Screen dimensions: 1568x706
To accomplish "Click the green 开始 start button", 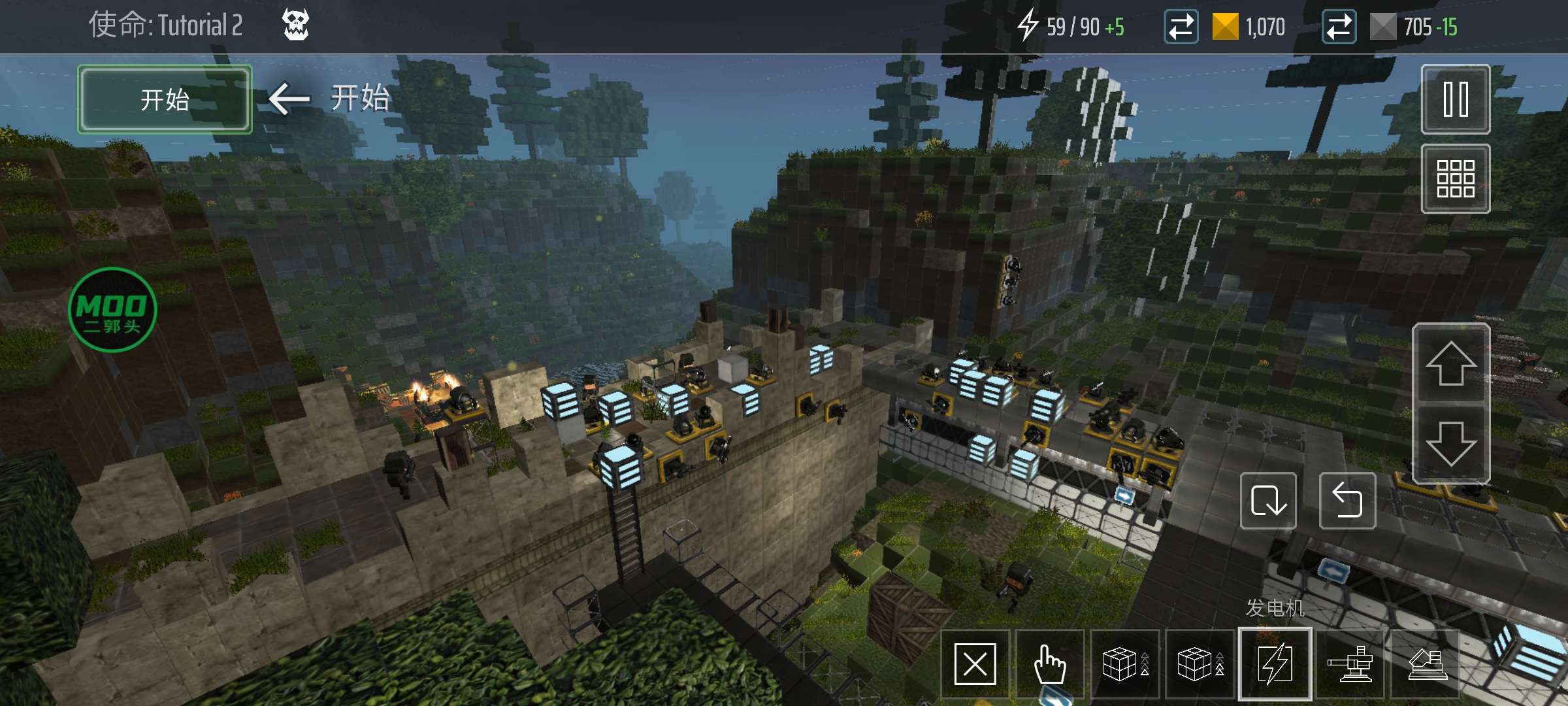I will tap(165, 100).
